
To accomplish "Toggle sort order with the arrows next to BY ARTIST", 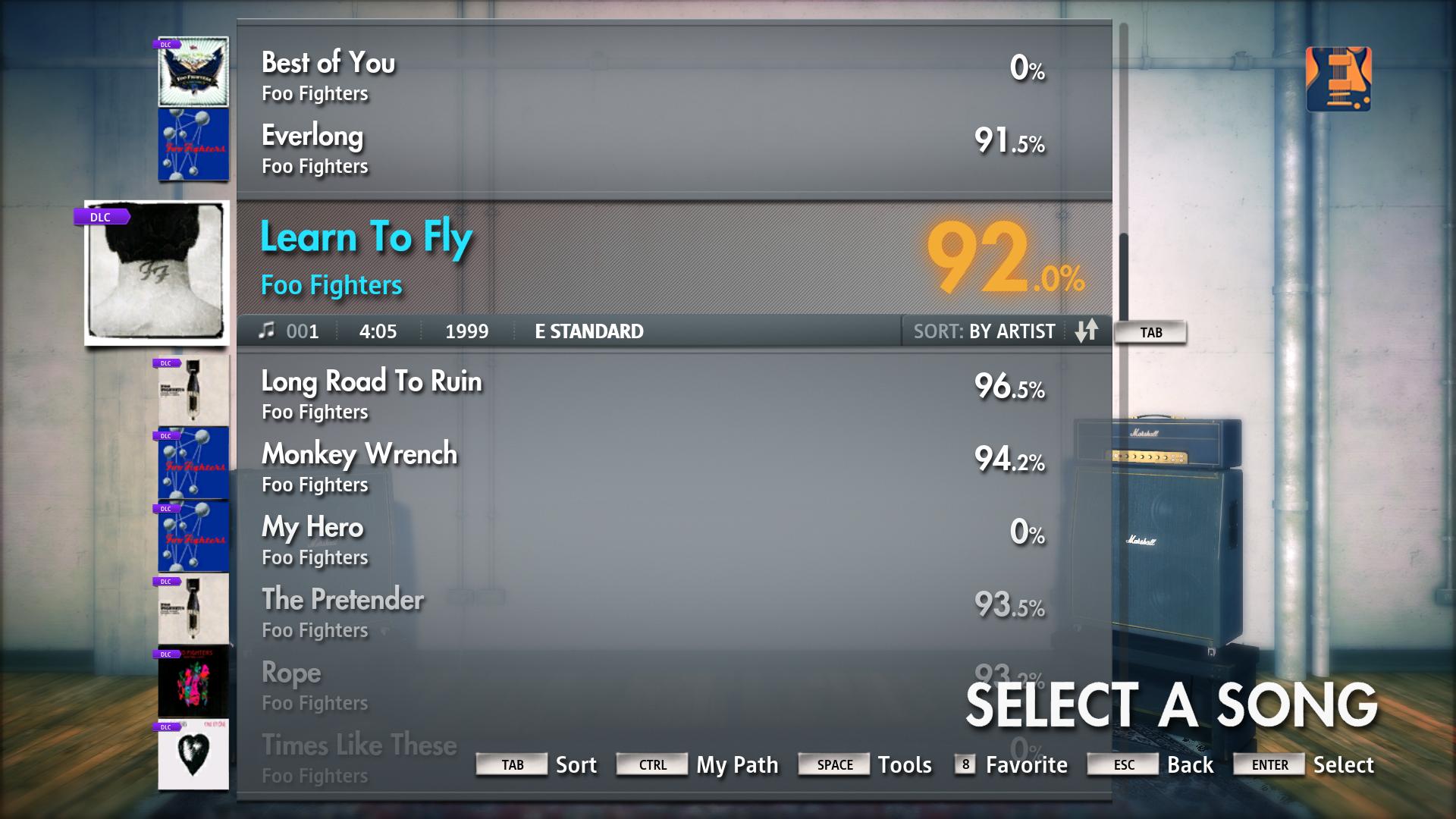I will pos(1087,331).
